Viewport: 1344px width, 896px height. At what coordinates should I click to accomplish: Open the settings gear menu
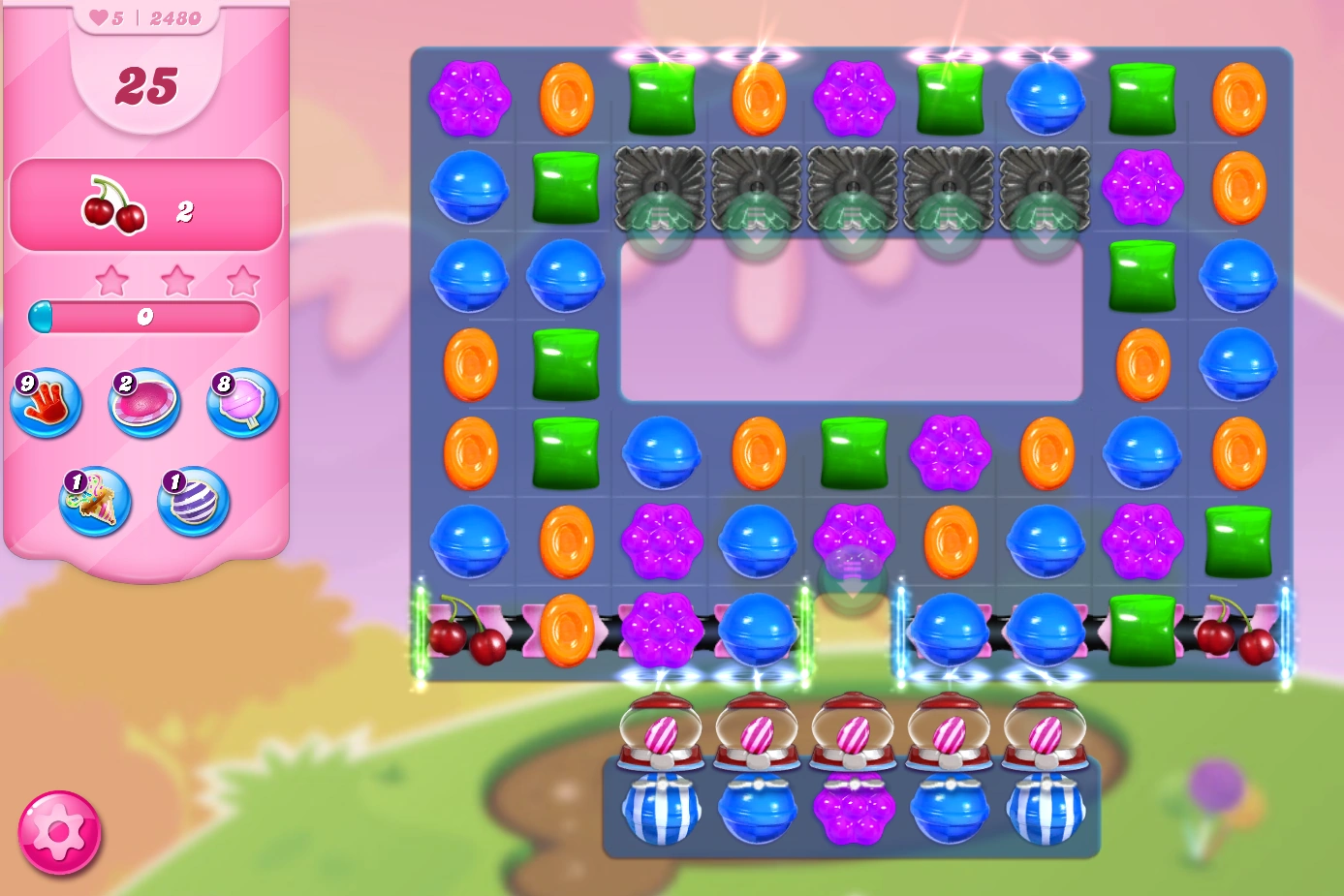click(x=60, y=831)
